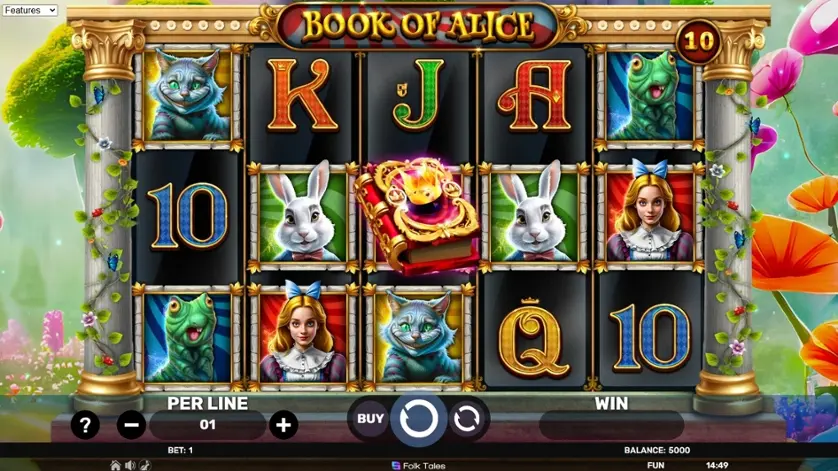Image resolution: width=838 pixels, height=471 pixels.
Task: Toggle the sound speaker icon
Action: click(x=130, y=465)
